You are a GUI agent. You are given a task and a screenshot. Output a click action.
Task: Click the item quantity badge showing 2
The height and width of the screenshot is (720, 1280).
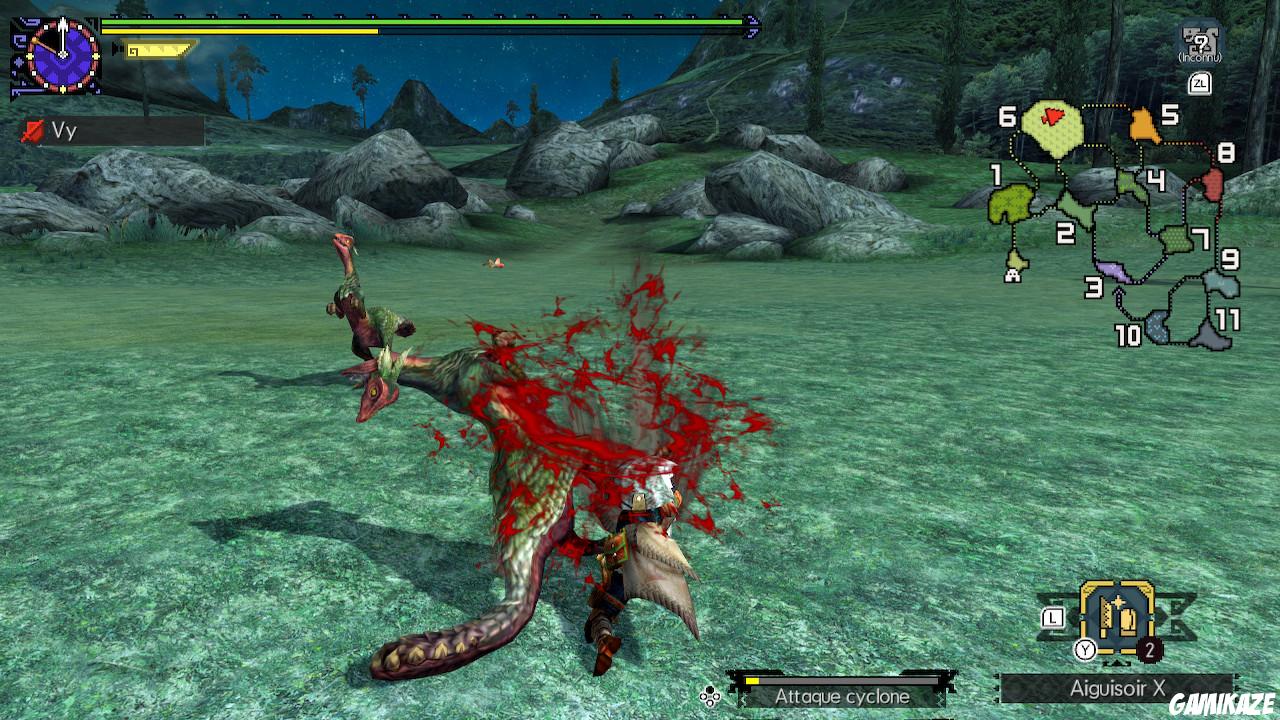click(x=1150, y=650)
